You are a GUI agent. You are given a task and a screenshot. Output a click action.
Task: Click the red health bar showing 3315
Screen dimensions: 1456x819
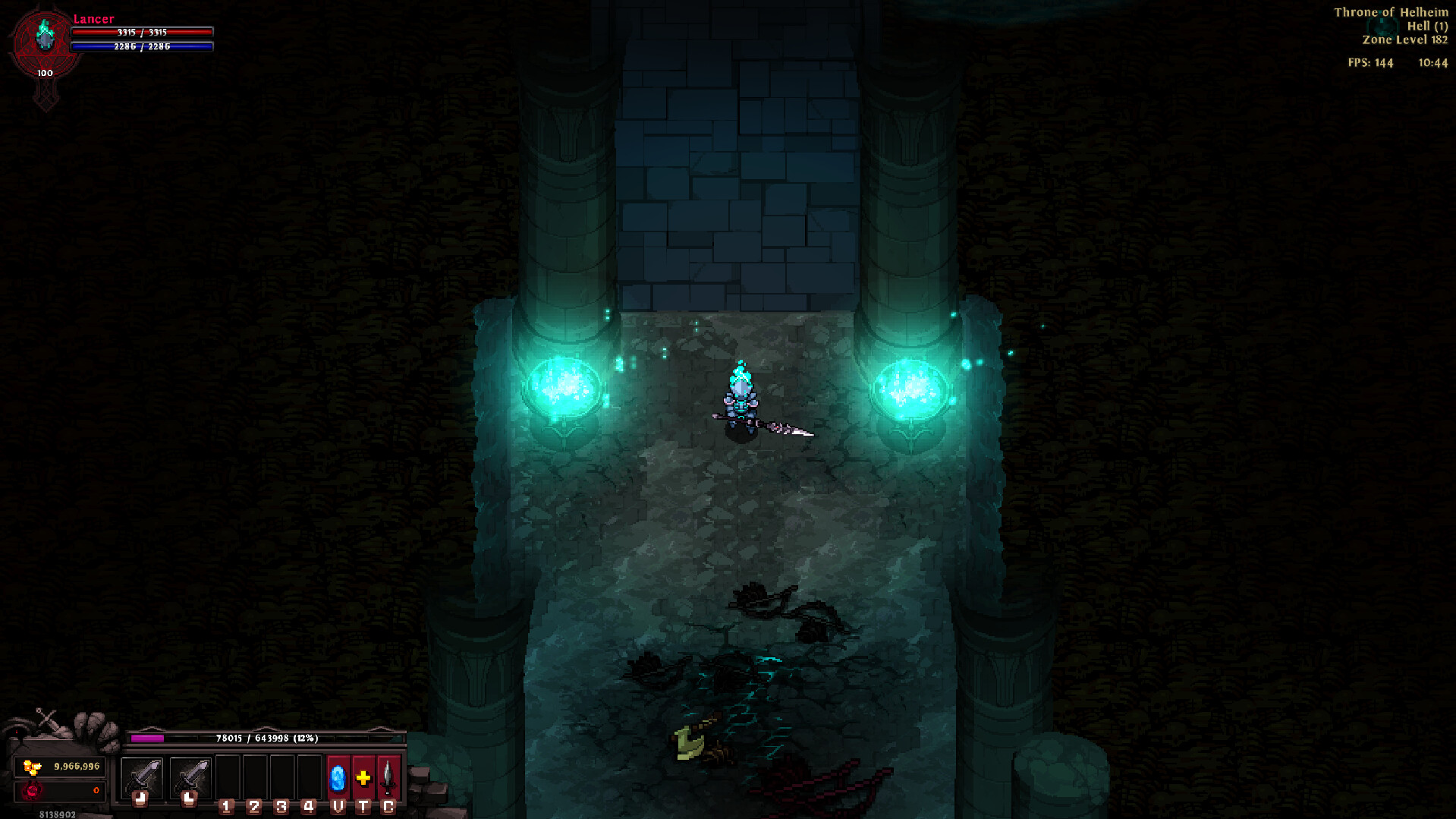pos(143,33)
